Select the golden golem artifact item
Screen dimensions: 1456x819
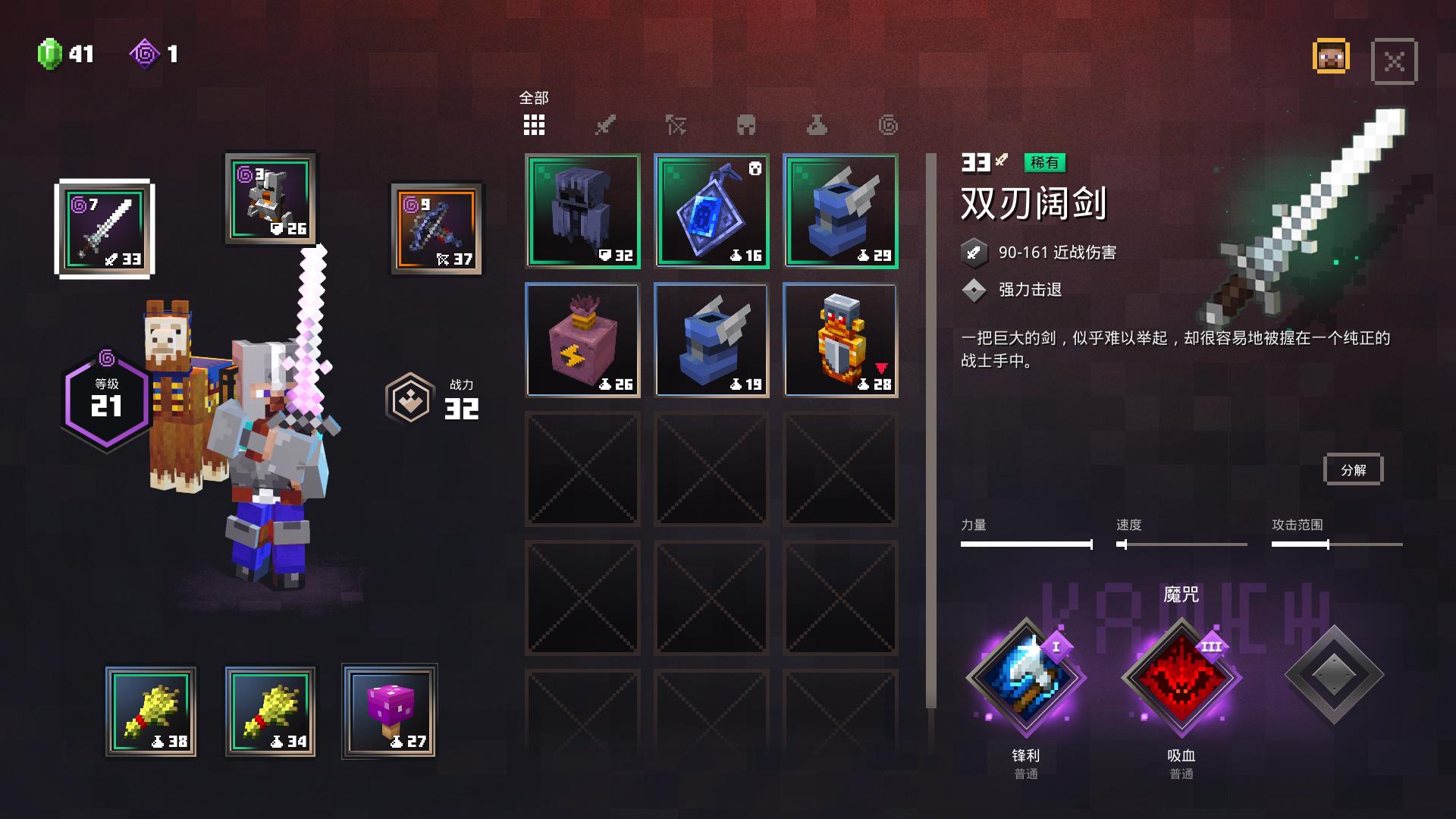click(x=839, y=340)
